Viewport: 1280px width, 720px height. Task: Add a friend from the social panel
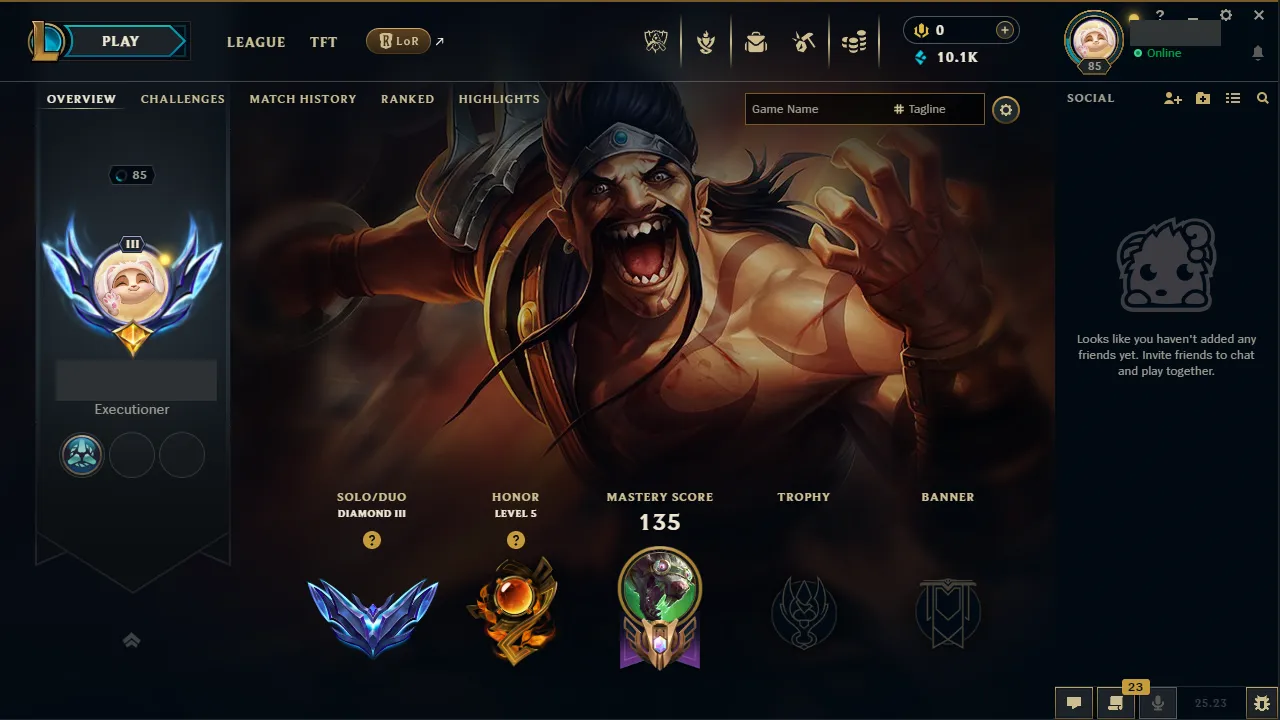click(x=1172, y=98)
